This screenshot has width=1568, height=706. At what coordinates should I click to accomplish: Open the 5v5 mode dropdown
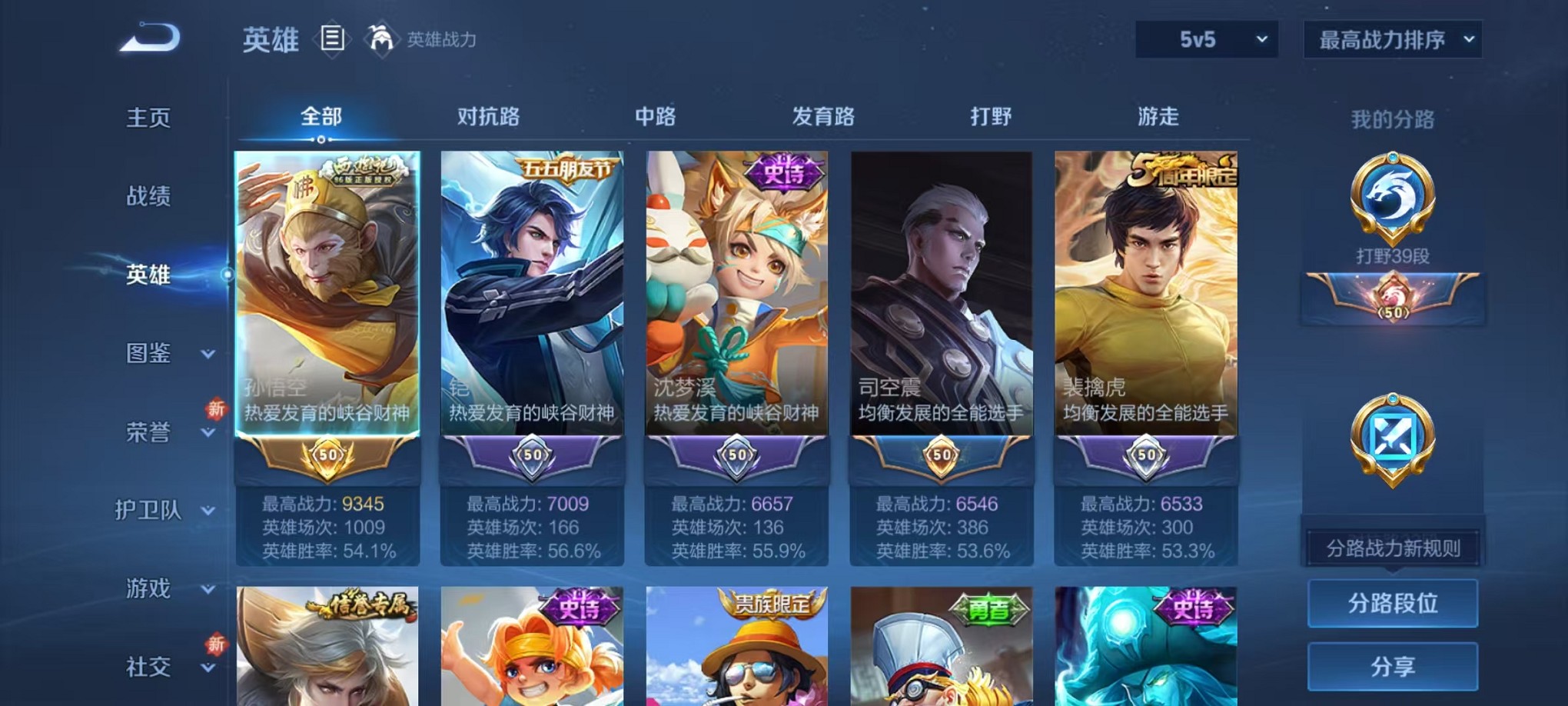point(1206,38)
